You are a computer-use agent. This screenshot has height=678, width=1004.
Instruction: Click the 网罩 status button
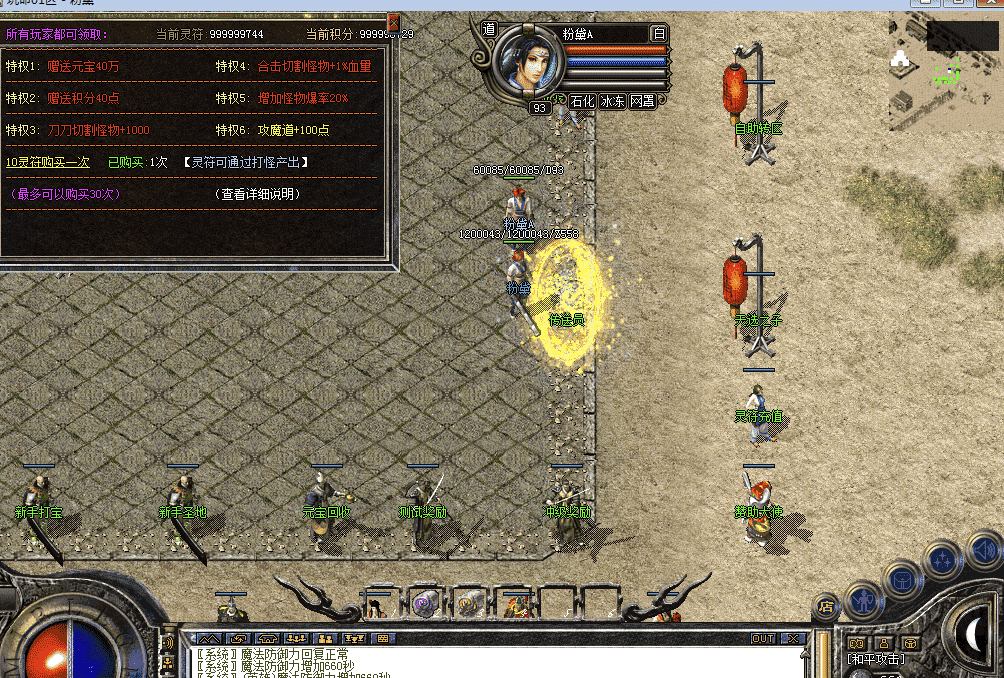coord(642,101)
